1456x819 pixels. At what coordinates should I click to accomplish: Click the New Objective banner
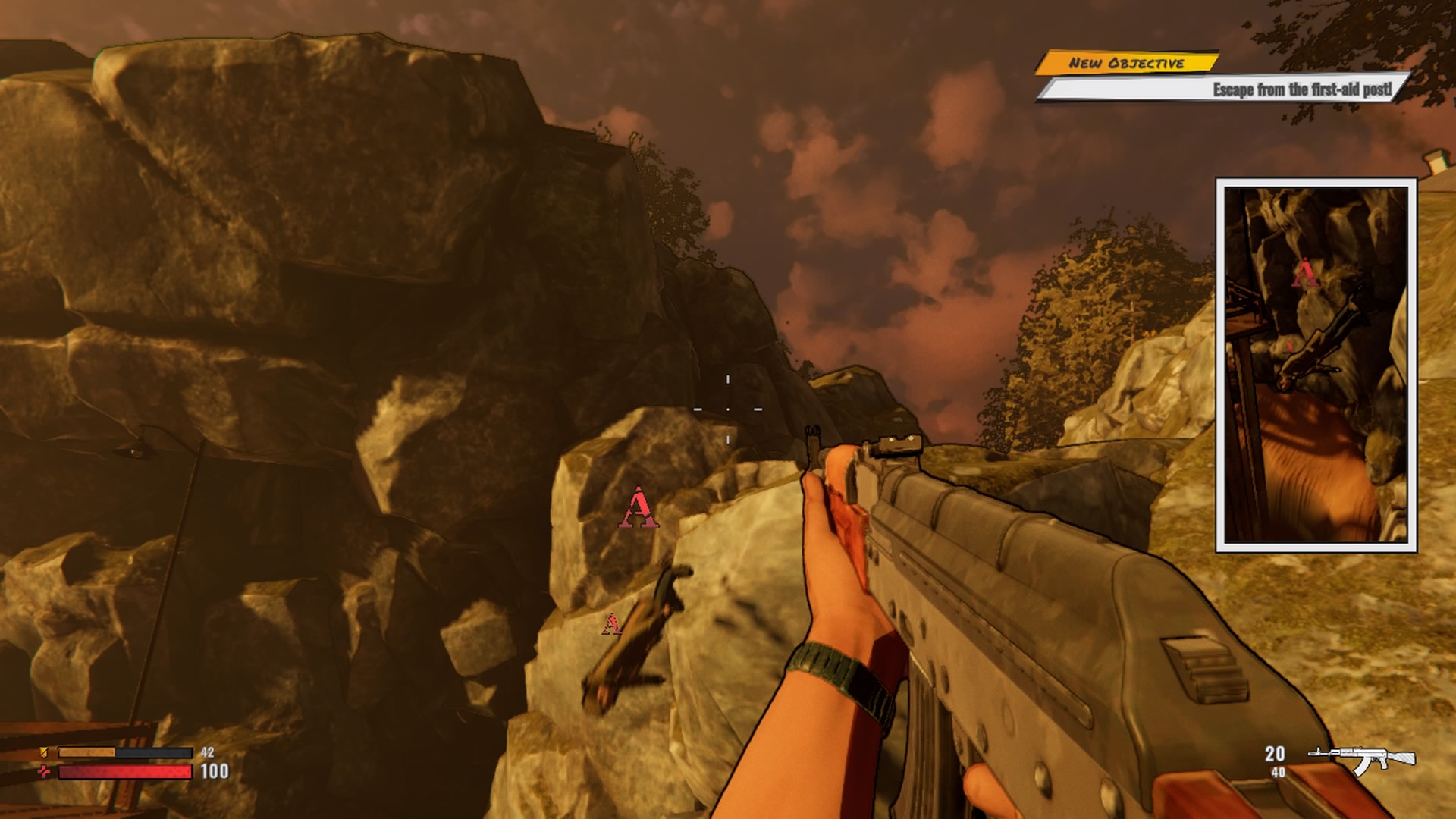pos(1126,63)
